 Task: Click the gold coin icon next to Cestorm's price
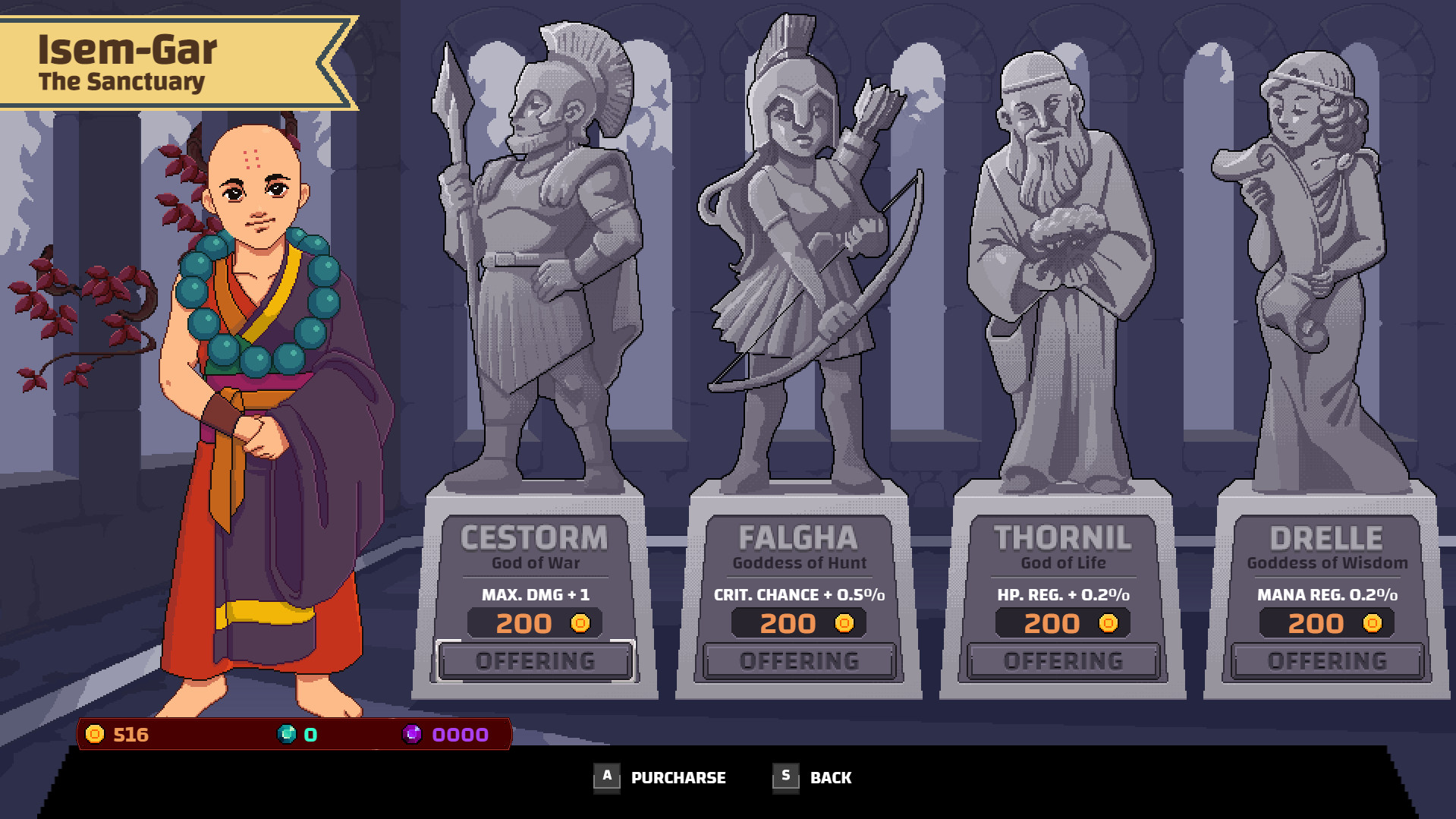(581, 622)
